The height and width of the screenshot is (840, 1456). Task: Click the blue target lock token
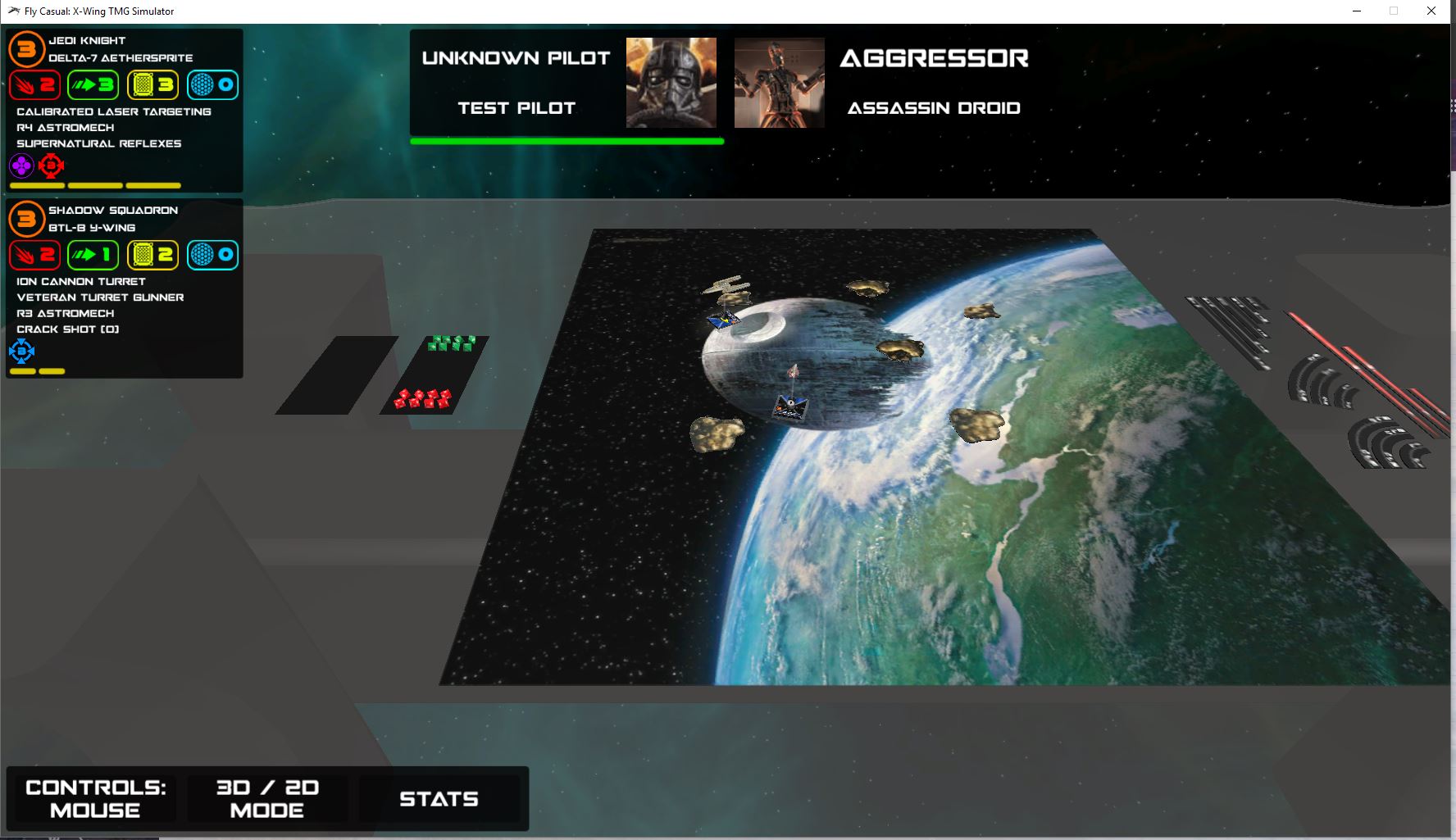pyautogui.click(x=21, y=352)
